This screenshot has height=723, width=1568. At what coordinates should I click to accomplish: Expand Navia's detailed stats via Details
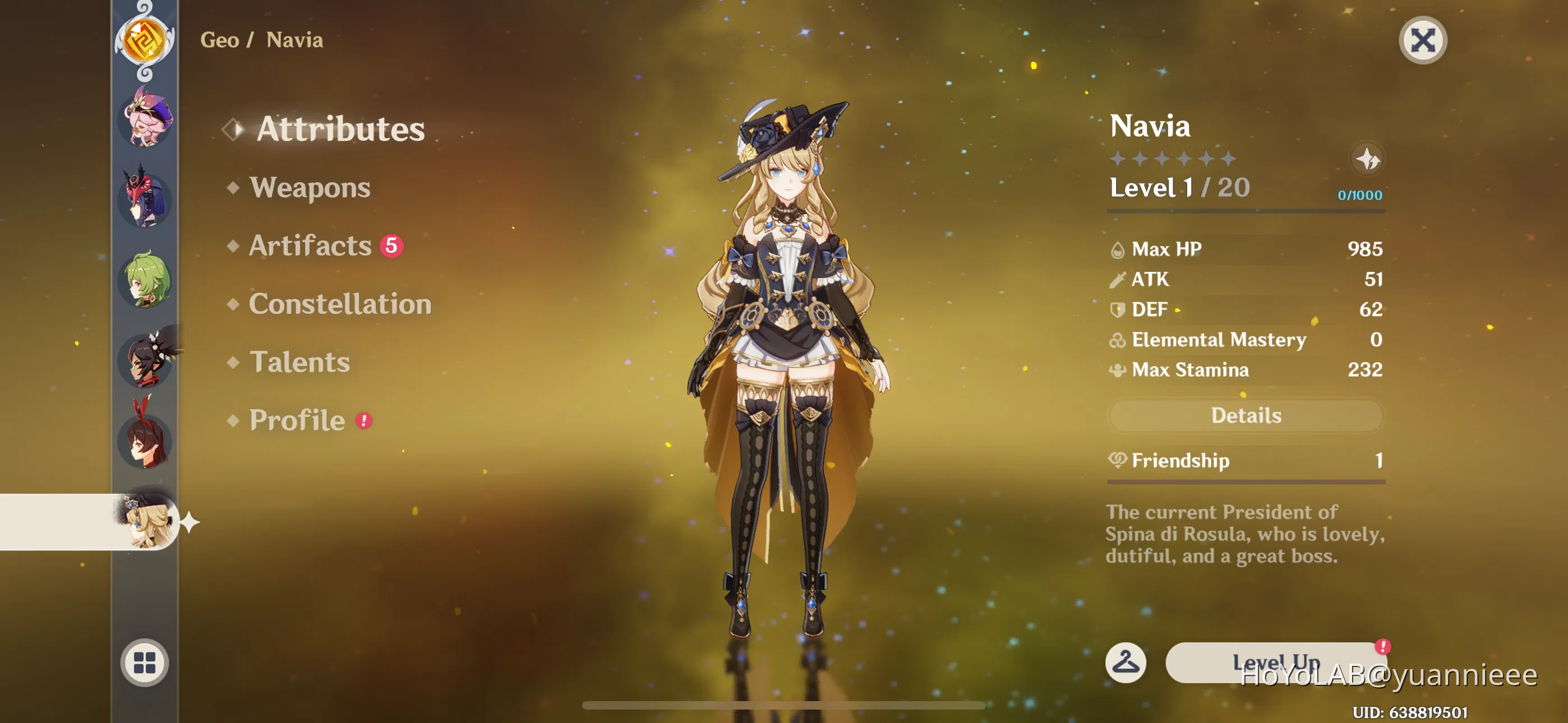pyautogui.click(x=1246, y=415)
